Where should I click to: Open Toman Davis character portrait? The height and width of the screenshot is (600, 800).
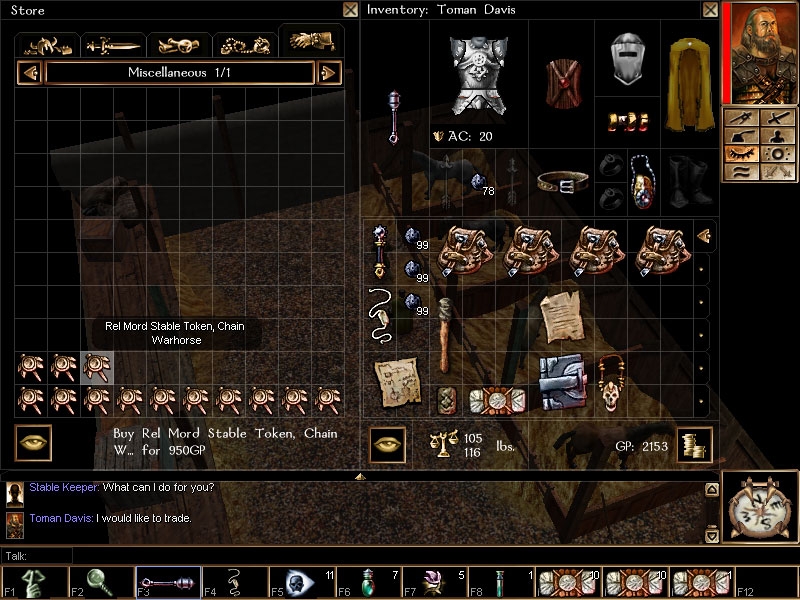pos(759,52)
